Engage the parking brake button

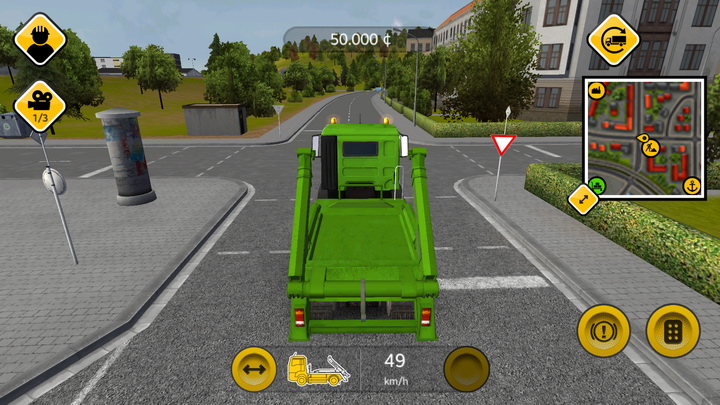coord(603,331)
